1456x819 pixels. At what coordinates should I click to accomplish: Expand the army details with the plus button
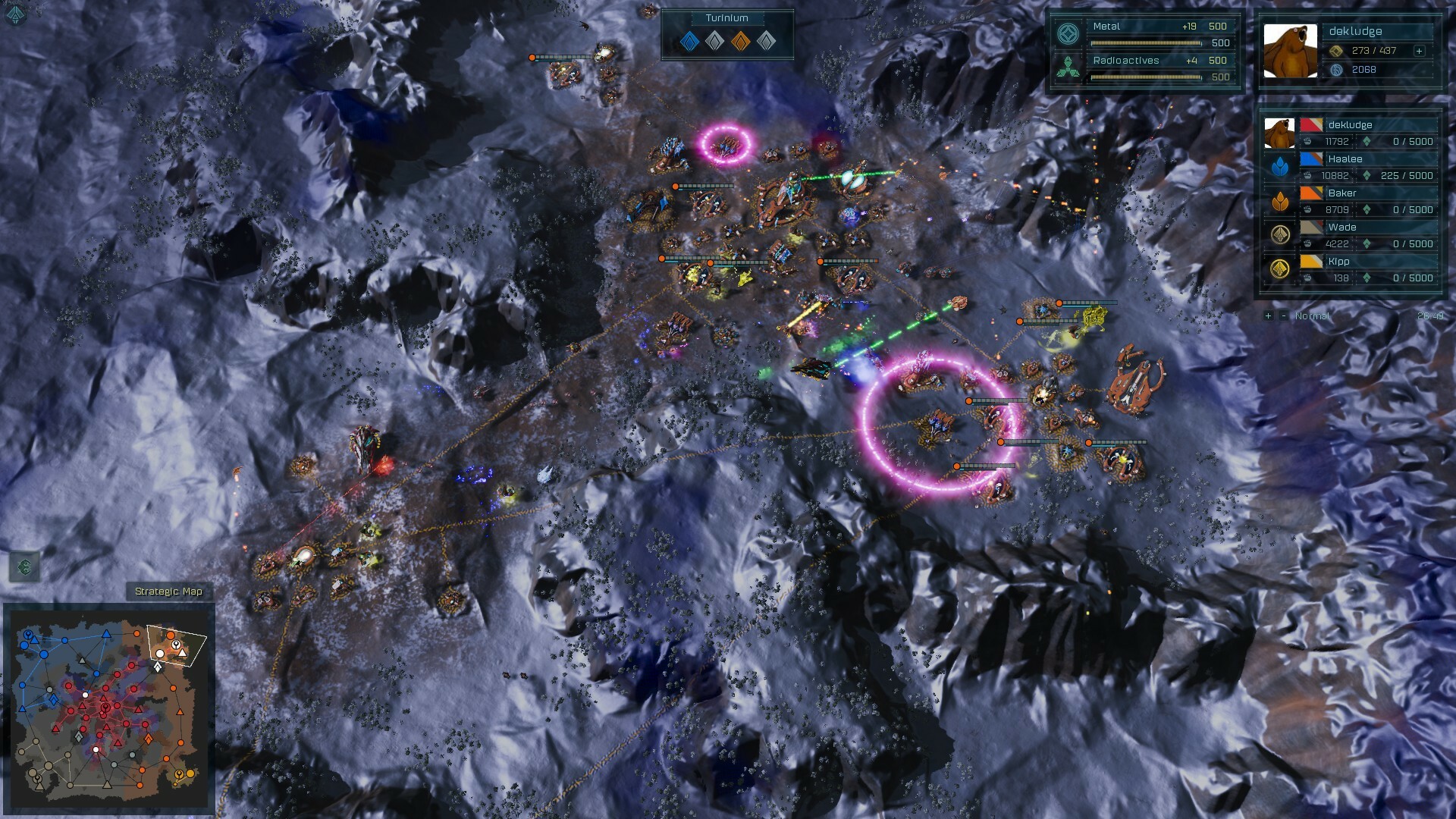[x=1419, y=52]
